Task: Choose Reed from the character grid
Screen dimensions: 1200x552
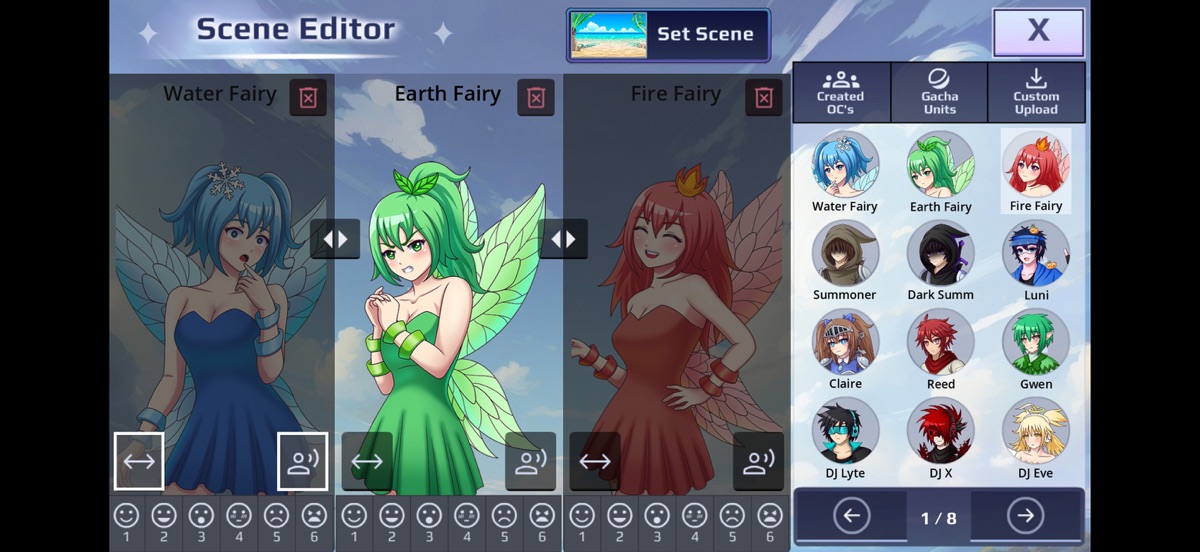Action: pos(940,343)
